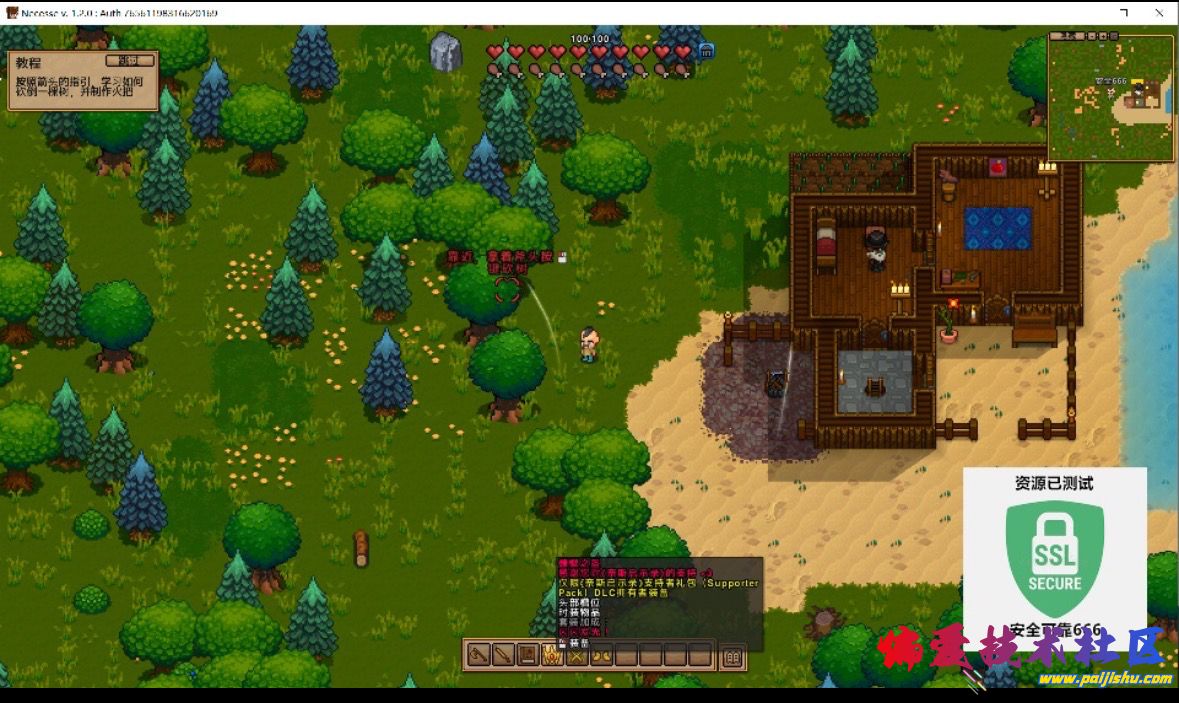Screen dimensions: 1179x703
Task: Click the blue settlement building icon
Action: click(707, 50)
